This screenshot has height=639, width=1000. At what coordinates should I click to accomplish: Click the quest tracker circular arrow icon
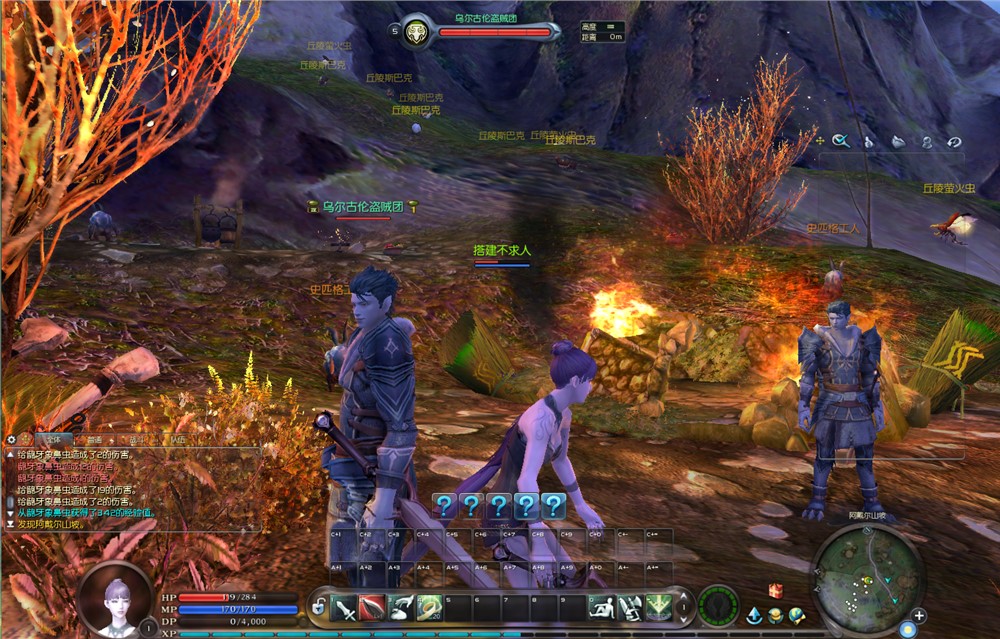click(954, 142)
